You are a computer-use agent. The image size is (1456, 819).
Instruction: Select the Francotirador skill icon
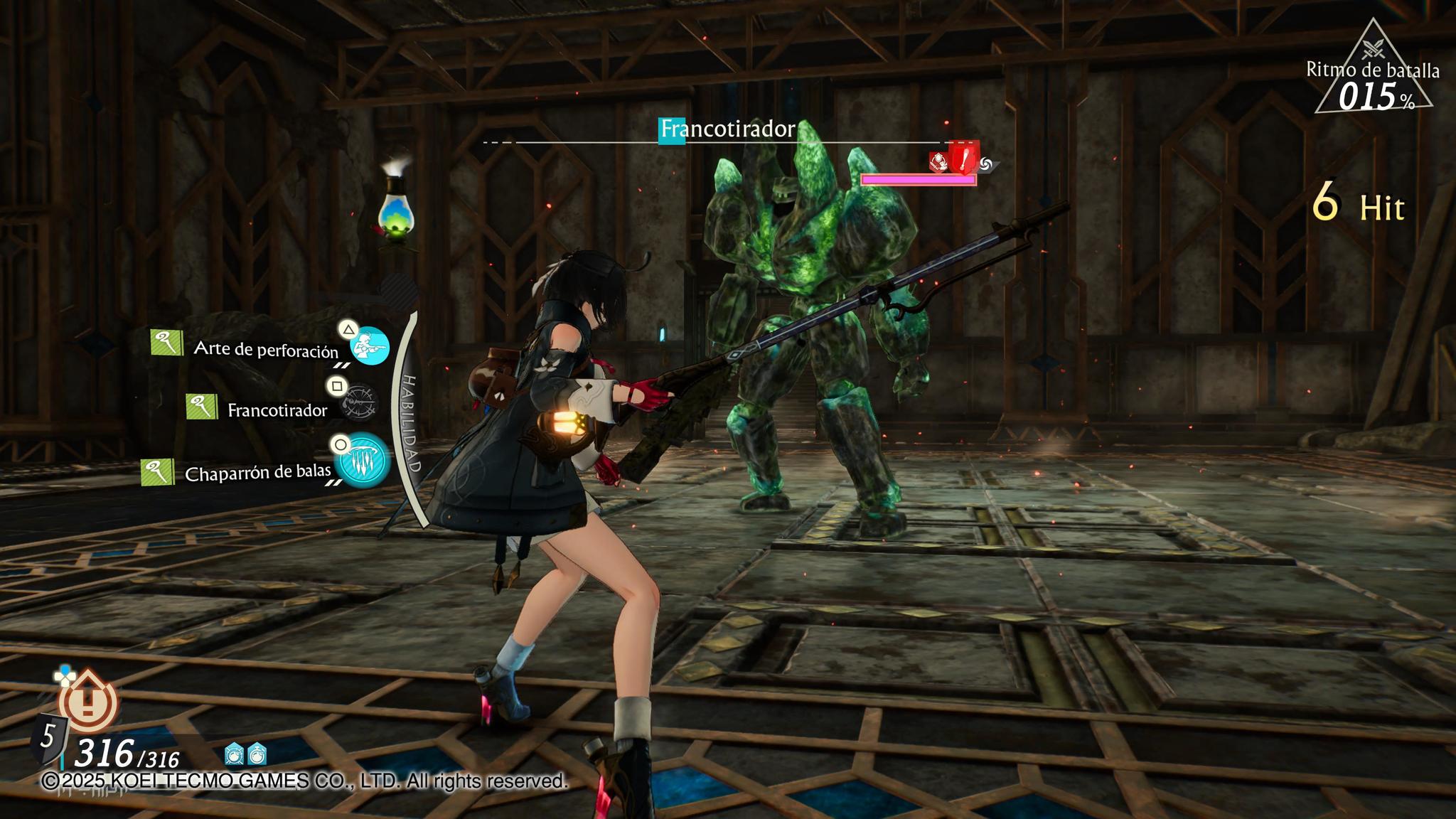pos(358,404)
